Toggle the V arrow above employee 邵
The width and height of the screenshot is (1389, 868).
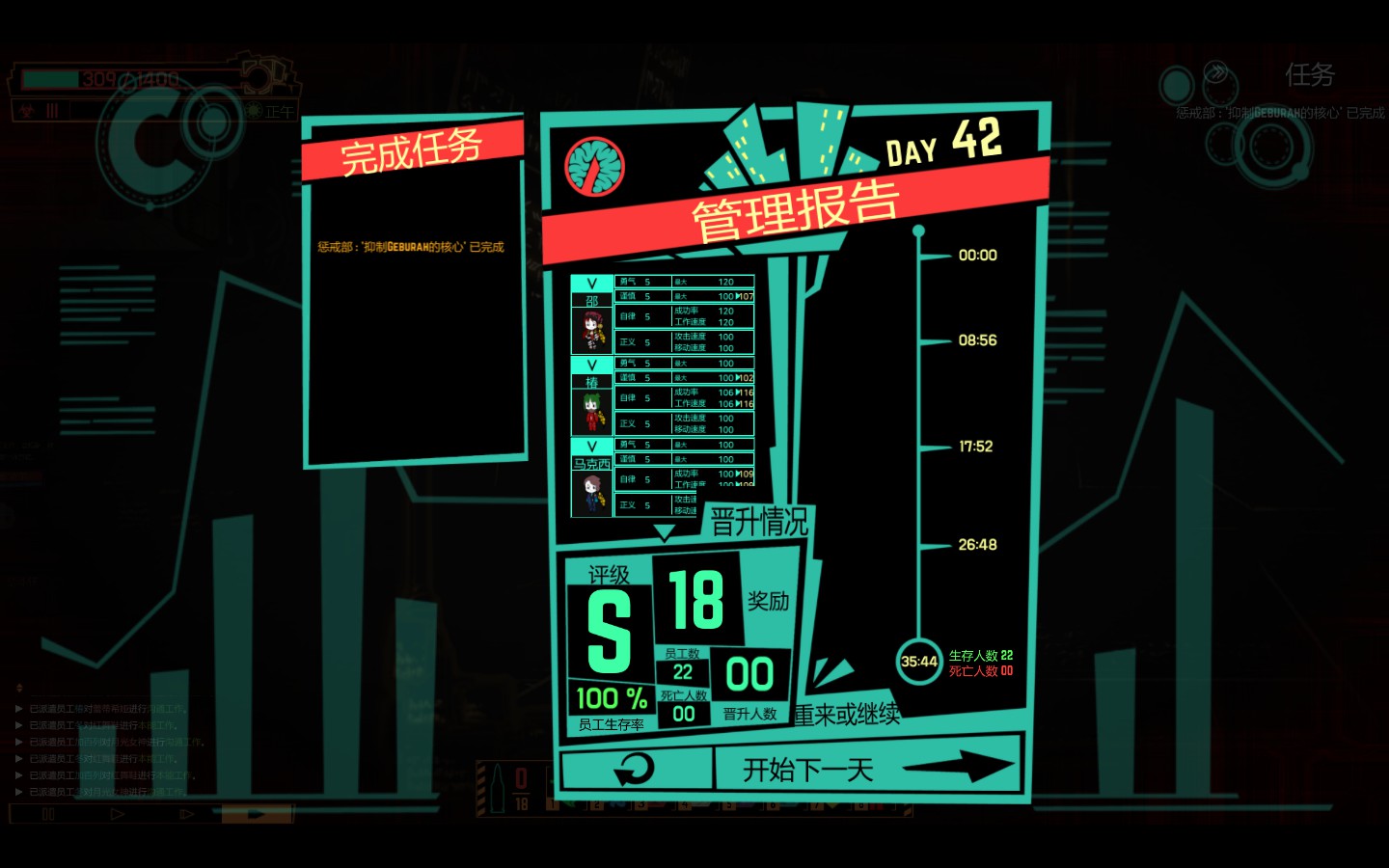click(591, 284)
